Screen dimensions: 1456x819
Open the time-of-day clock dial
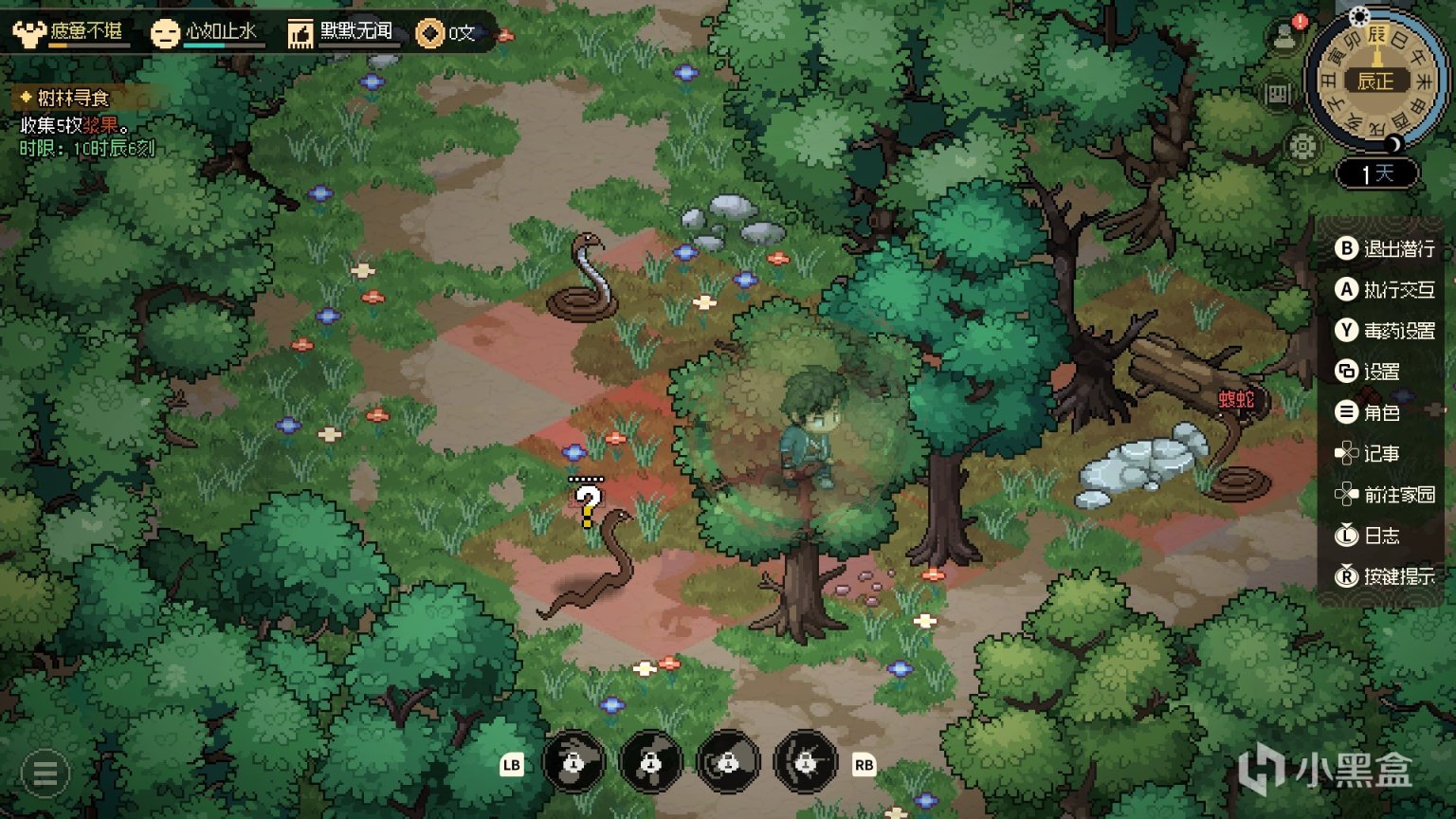pyautogui.click(x=1375, y=81)
